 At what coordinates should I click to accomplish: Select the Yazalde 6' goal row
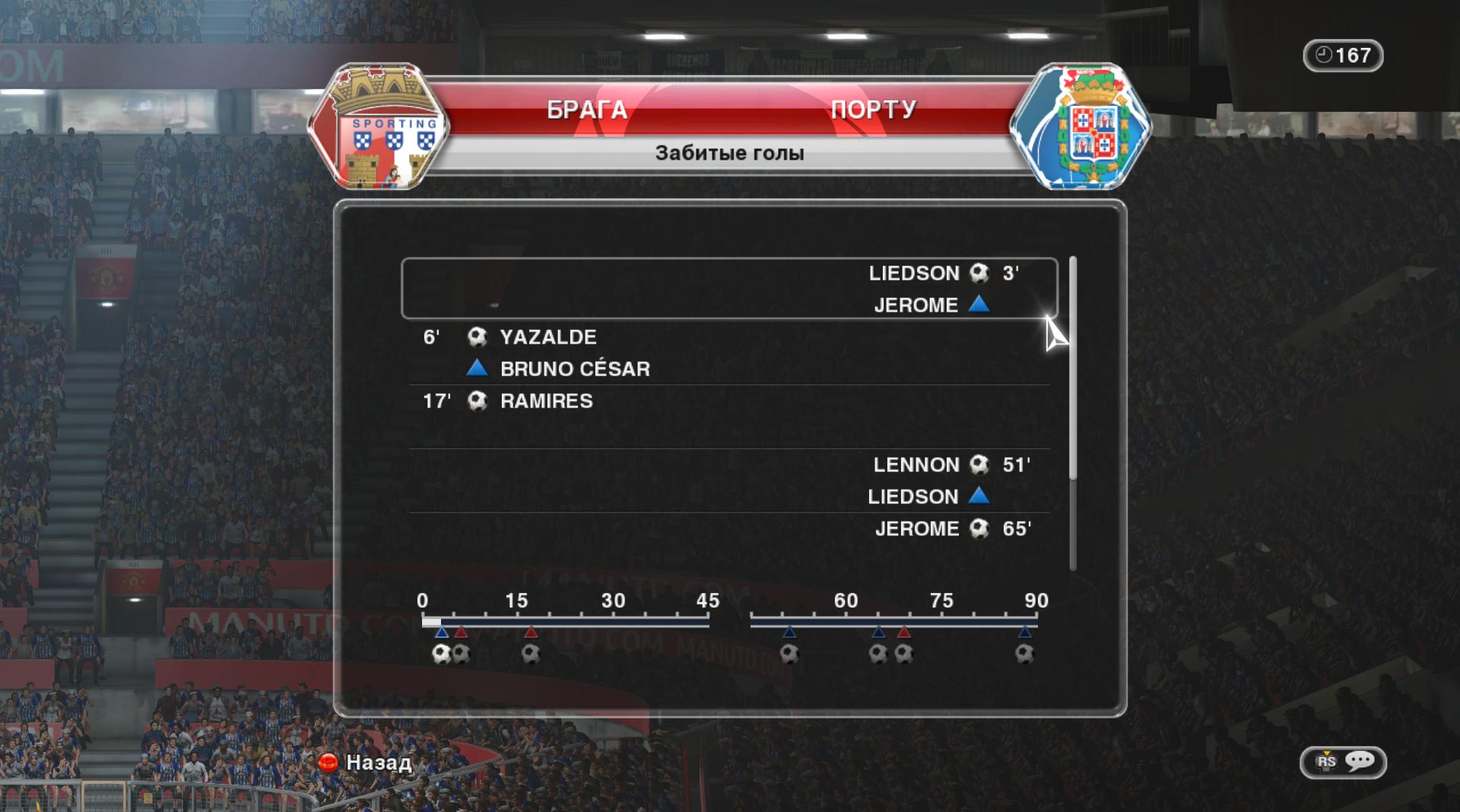tap(728, 352)
